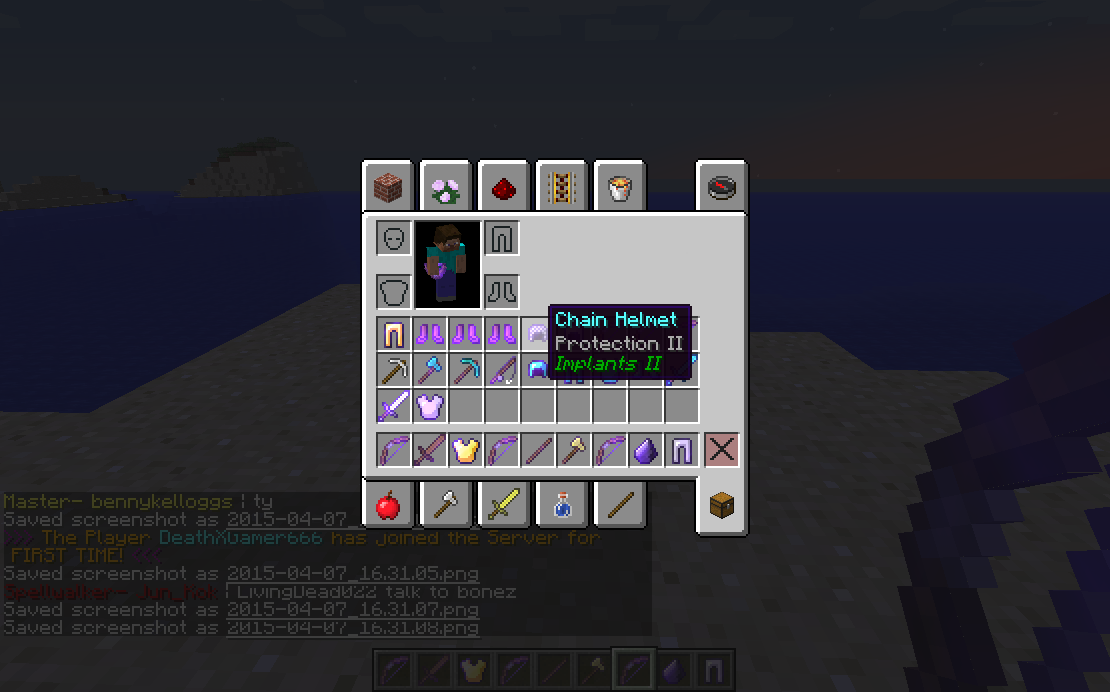Grab the diamond pickaxe from the inventory
The width and height of the screenshot is (1110, 692).
[x=466, y=370]
